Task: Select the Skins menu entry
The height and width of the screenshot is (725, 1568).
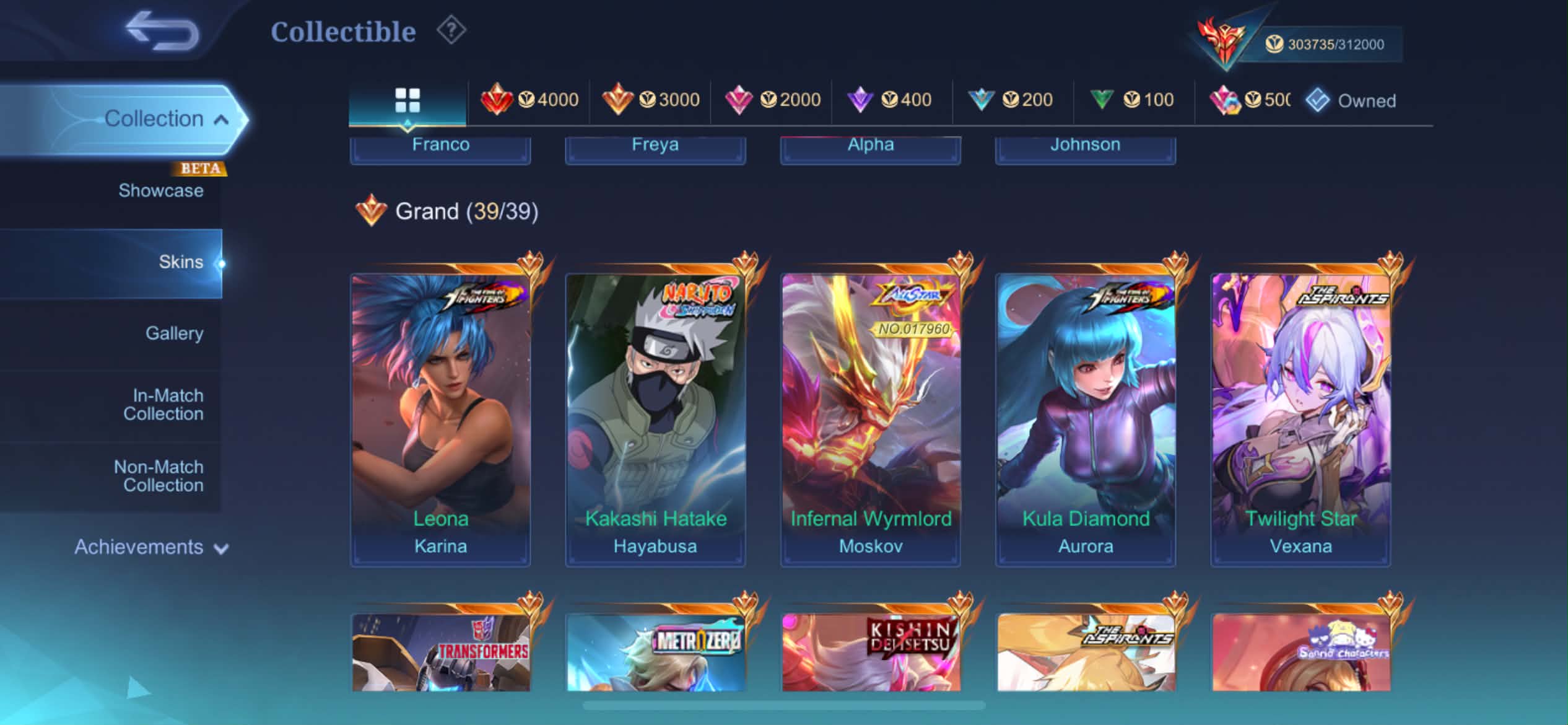Action: (180, 262)
